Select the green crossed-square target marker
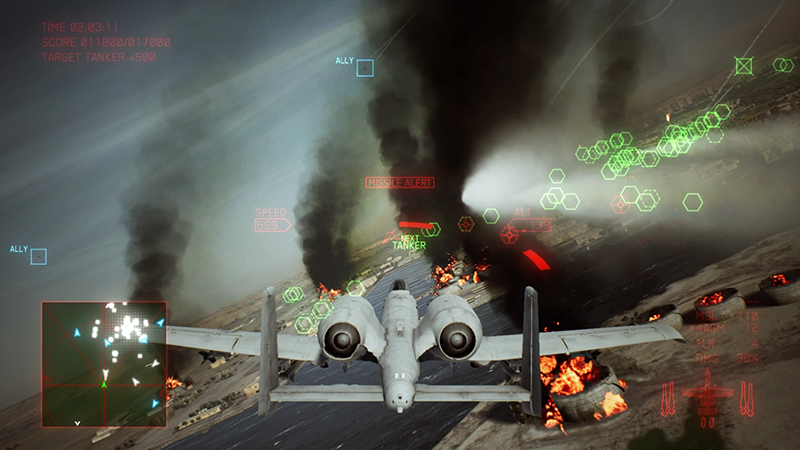Screen dimensions: 800x450 point(743,66)
